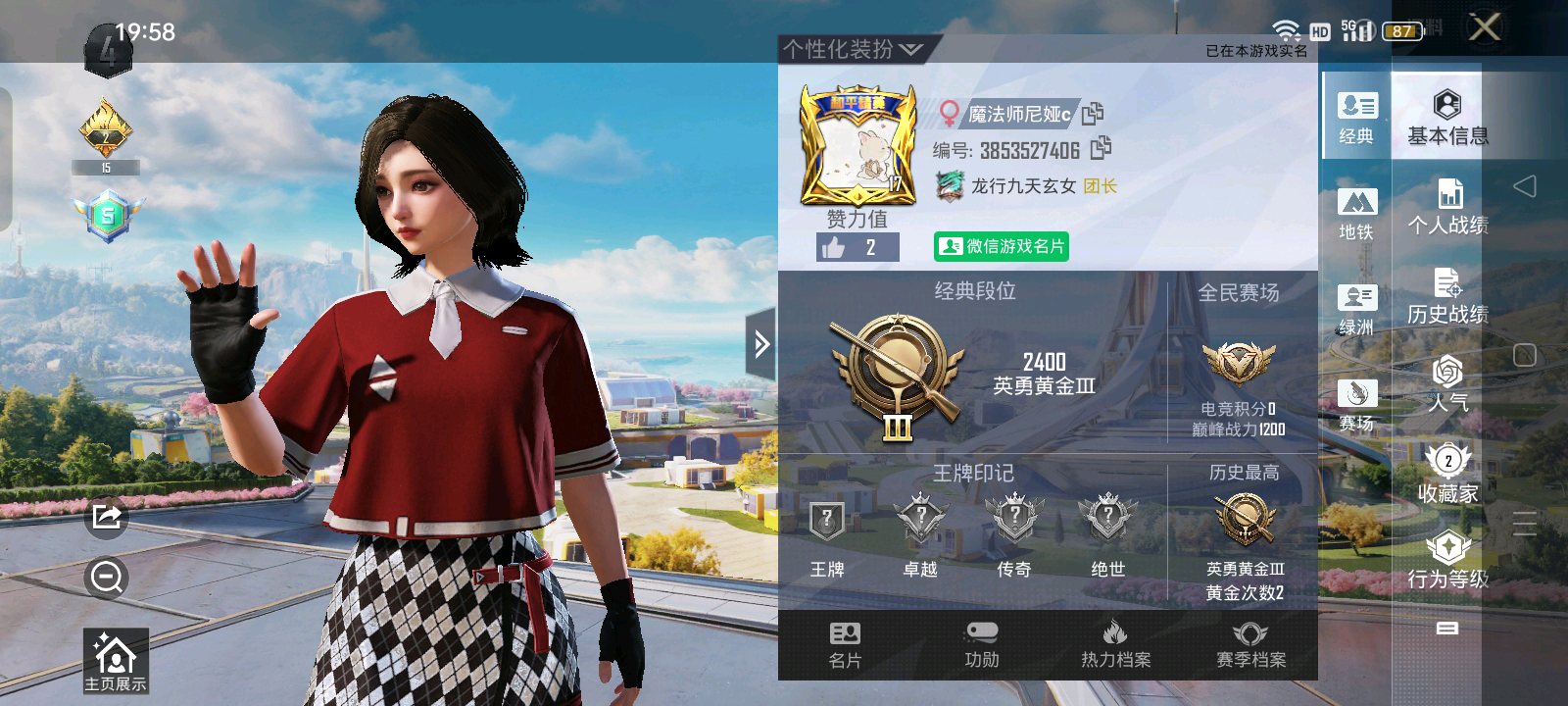Open the 微信游戏名片 card
The height and width of the screenshot is (706, 1568).
pos(1001,246)
